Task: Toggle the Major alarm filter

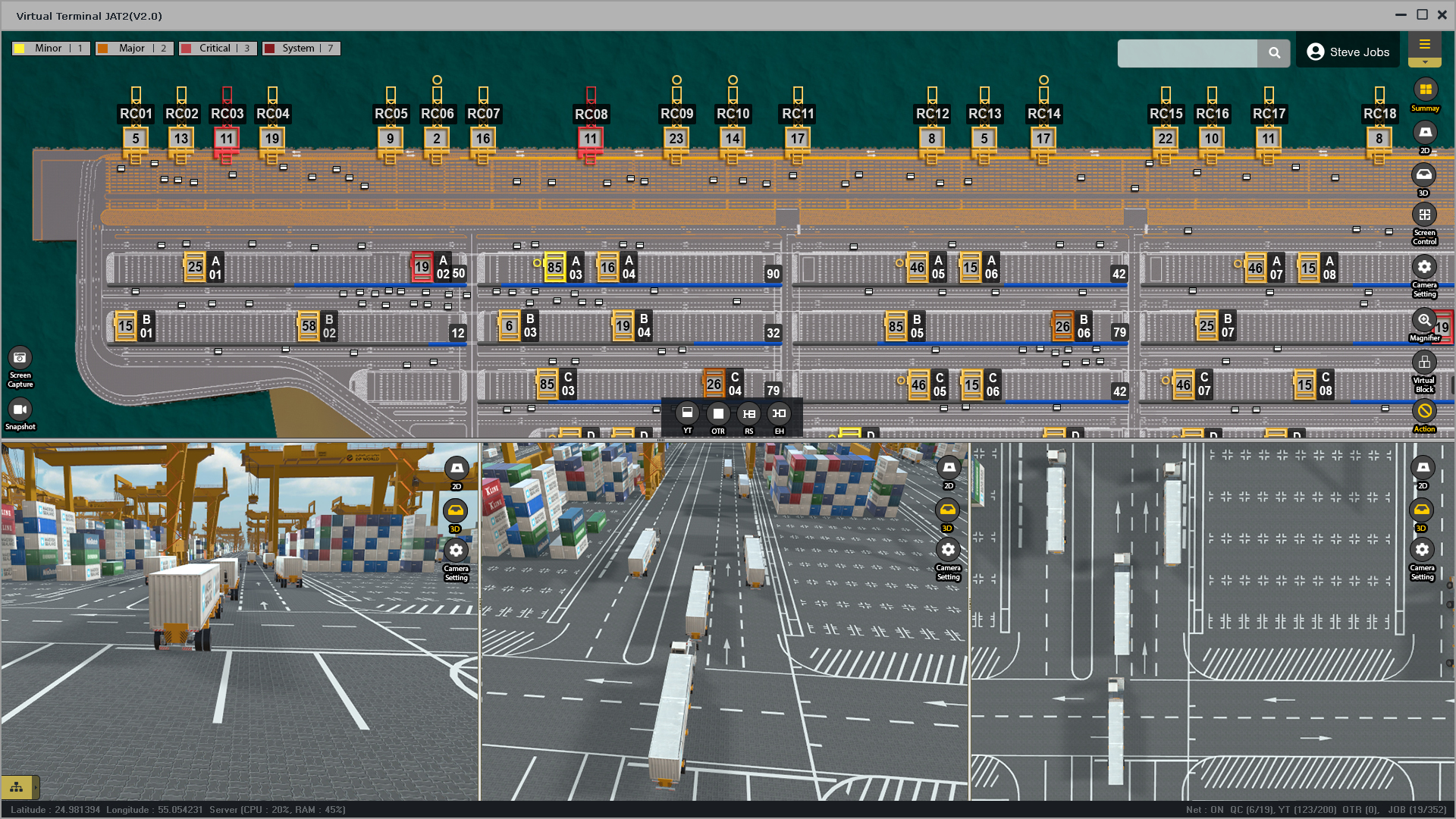Action: click(x=133, y=49)
